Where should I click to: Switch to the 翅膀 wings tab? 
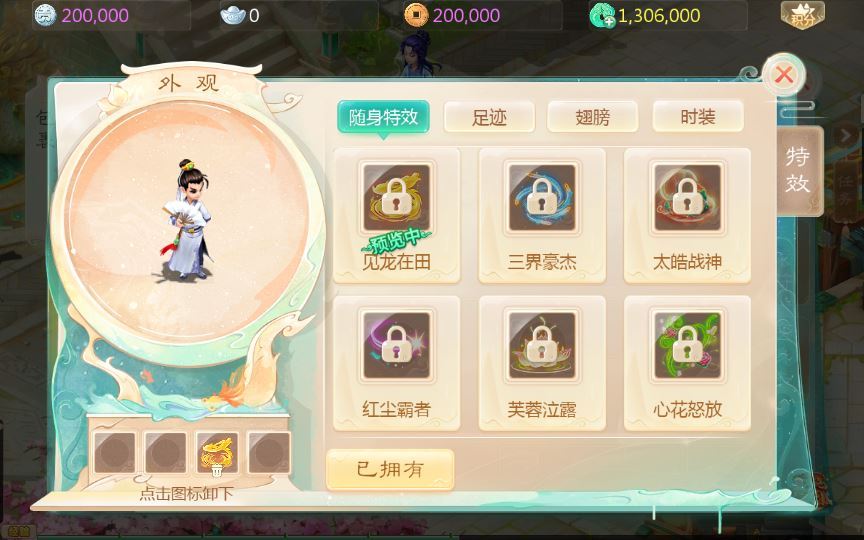coord(593,117)
